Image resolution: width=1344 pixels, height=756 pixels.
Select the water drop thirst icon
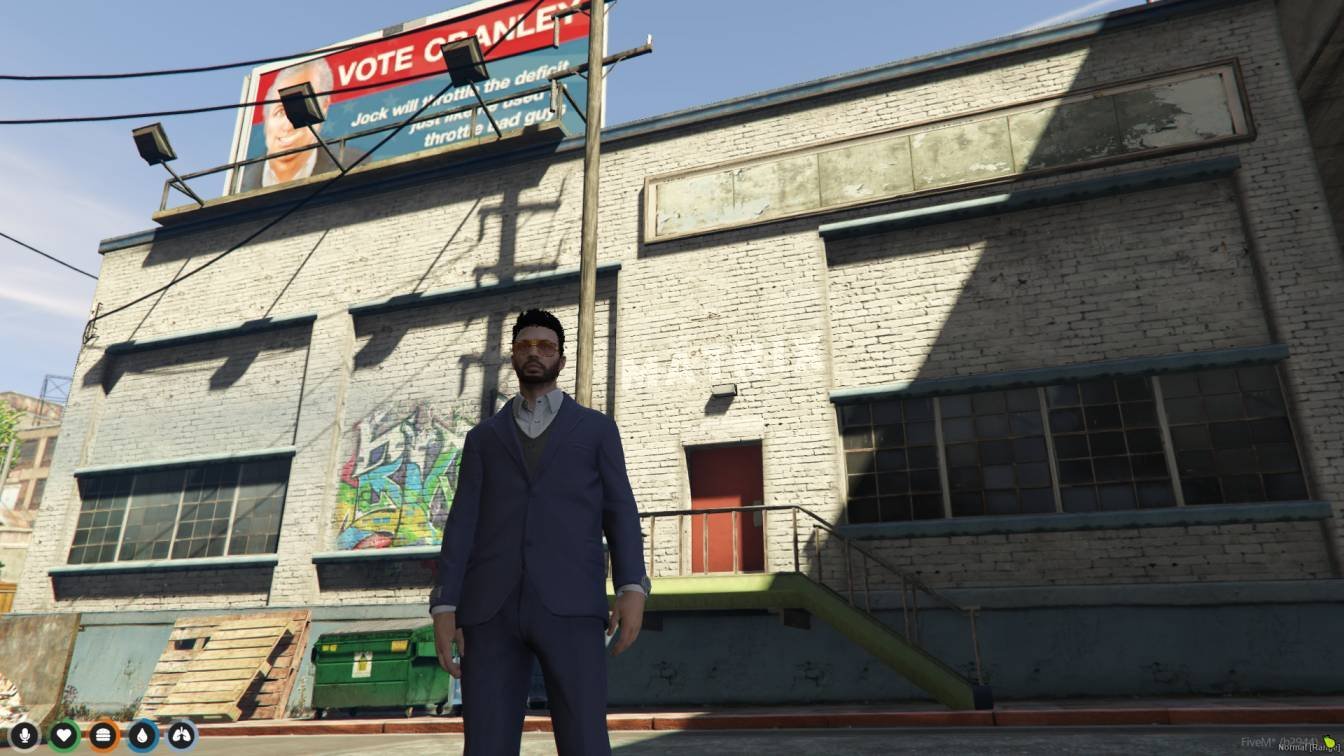point(143,736)
